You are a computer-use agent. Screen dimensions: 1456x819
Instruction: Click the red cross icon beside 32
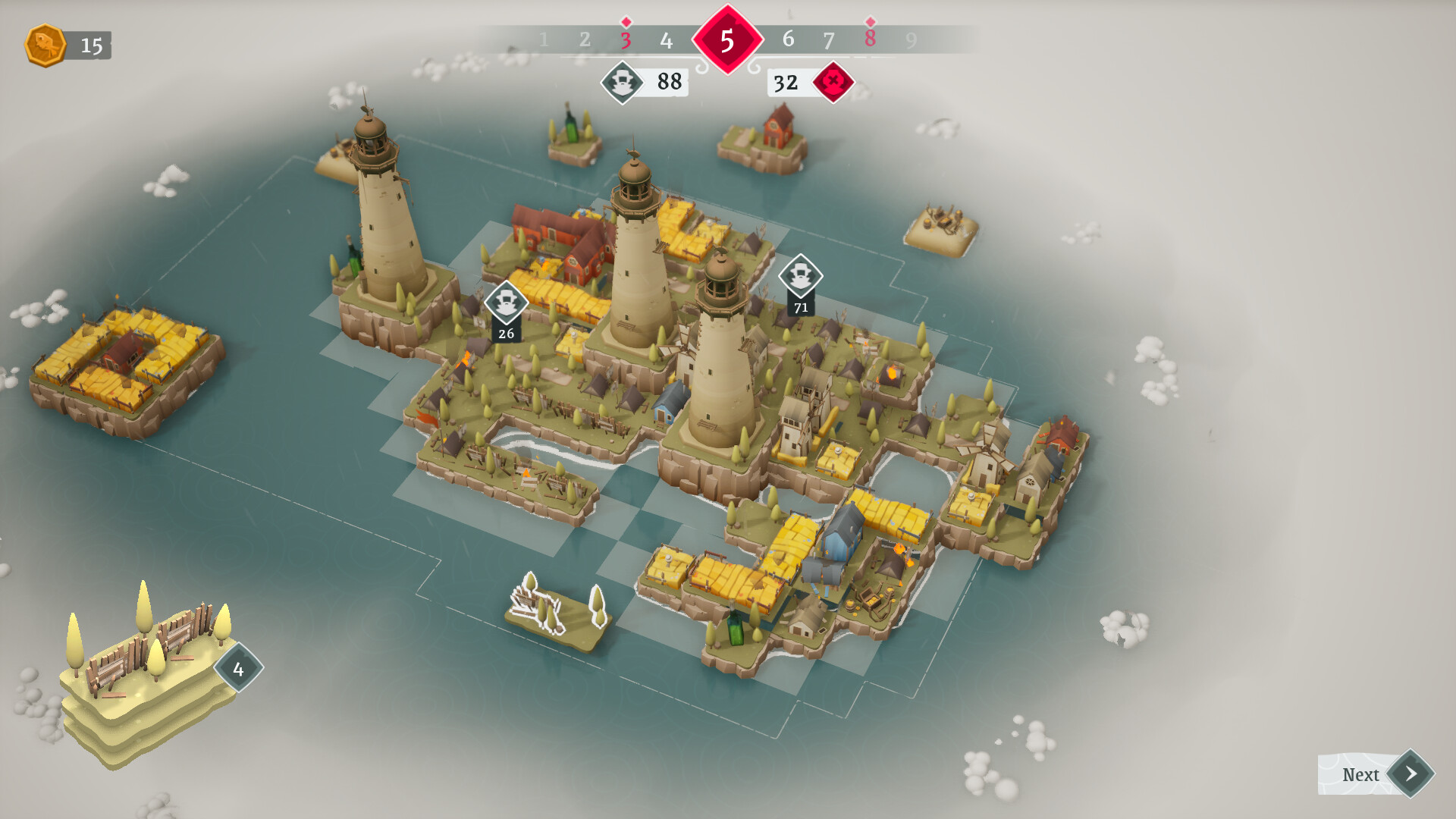pyautogui.click(x=833, y=81)
